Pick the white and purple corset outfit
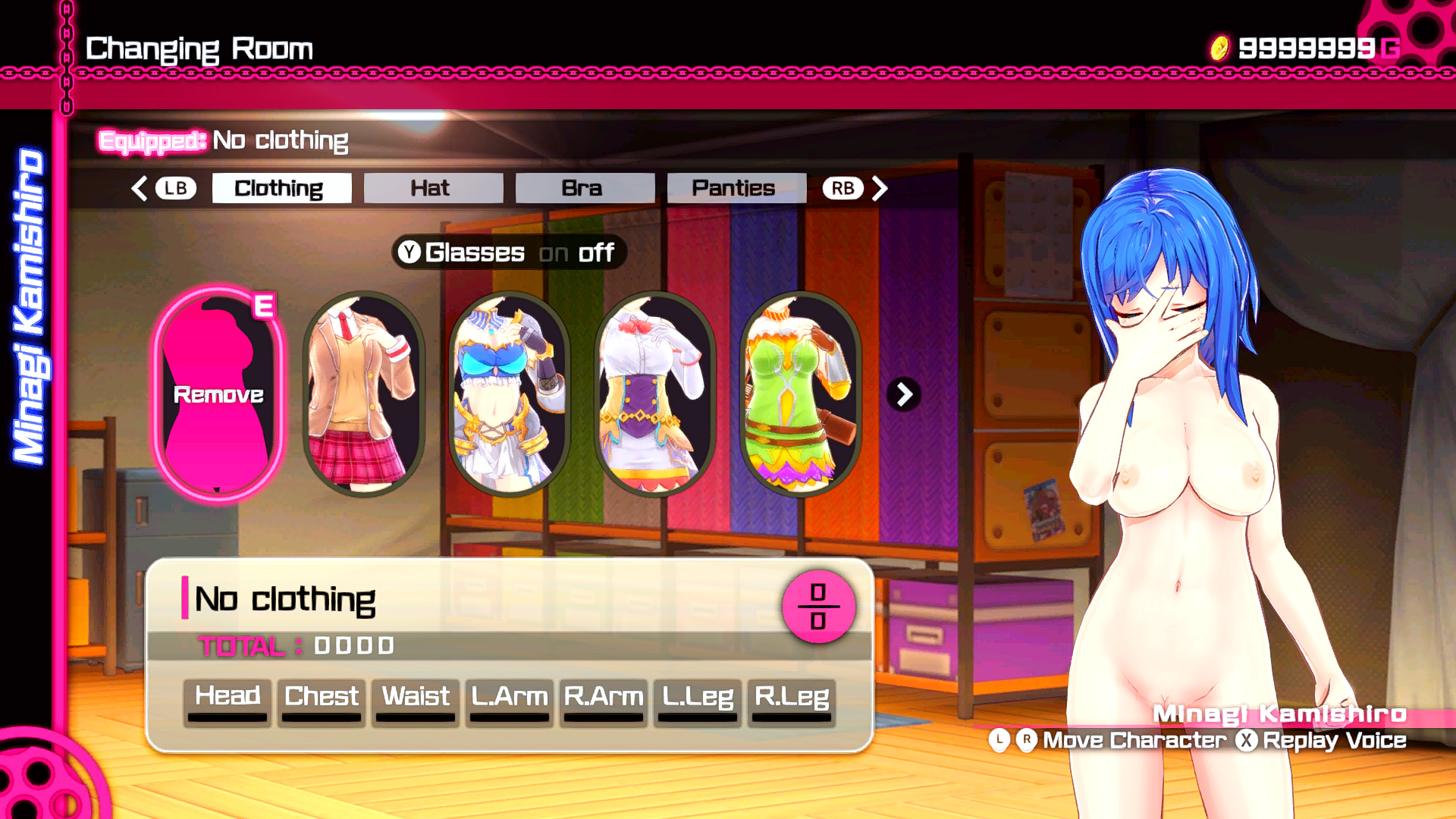Viewport: 1456px width, 819px height. [654, 394]
